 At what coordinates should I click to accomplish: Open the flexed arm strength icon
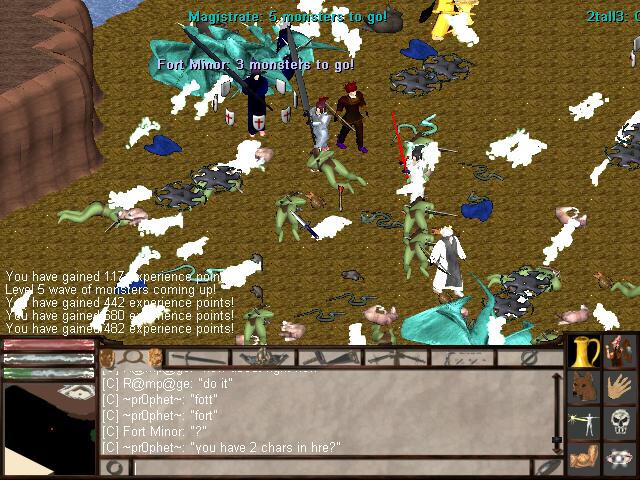tap(585, 458)
